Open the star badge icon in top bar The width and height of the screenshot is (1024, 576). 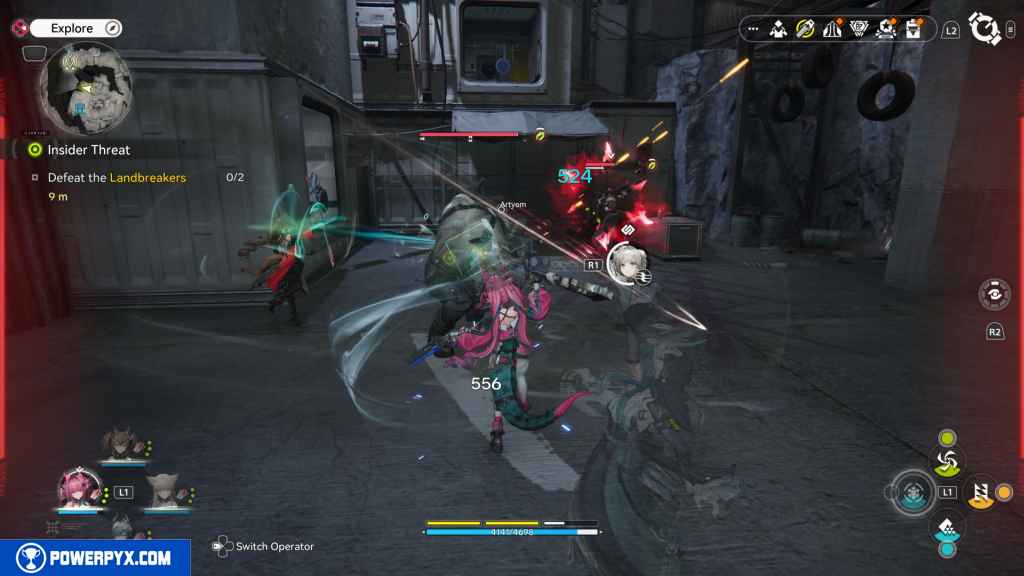[885, 29]
